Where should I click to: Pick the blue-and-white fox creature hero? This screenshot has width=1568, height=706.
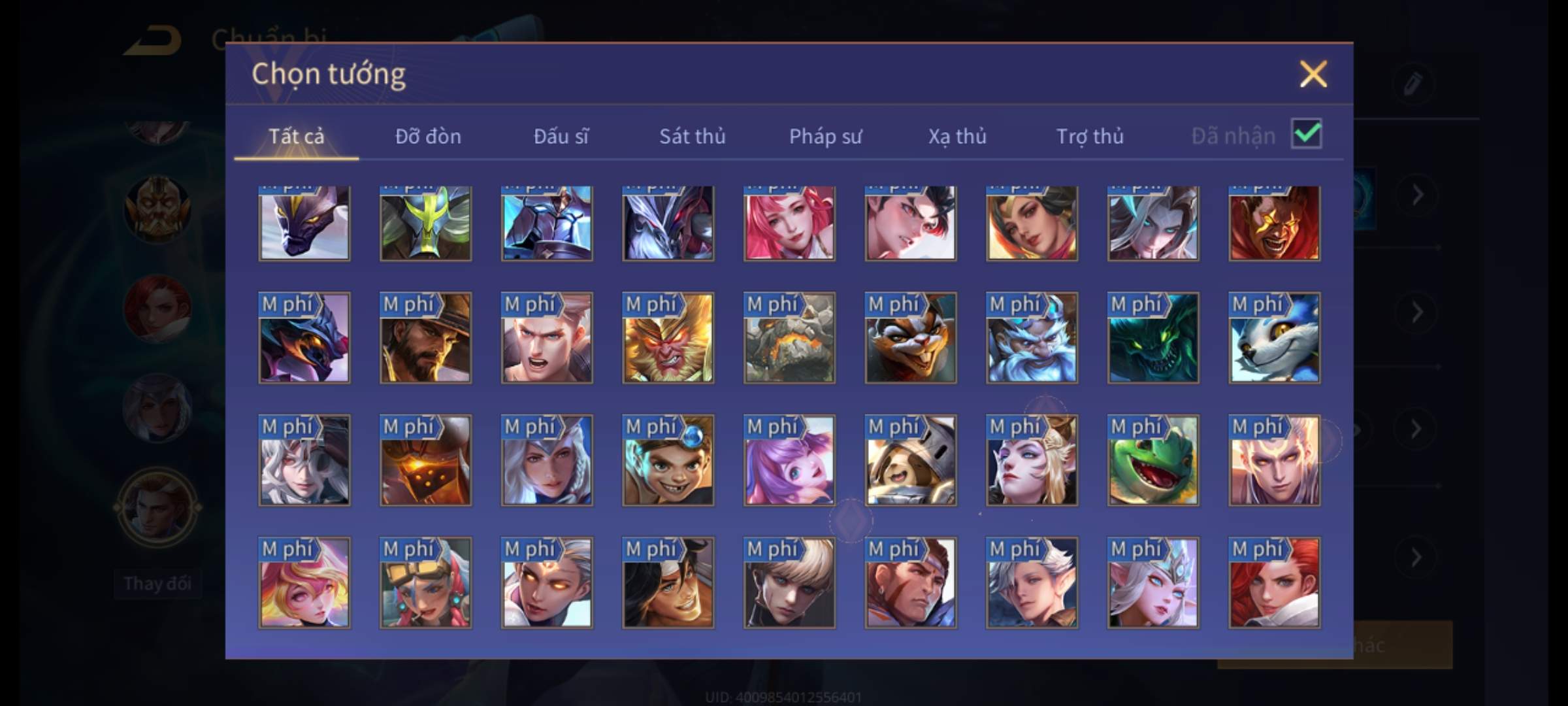click(x=1274, y=338)
